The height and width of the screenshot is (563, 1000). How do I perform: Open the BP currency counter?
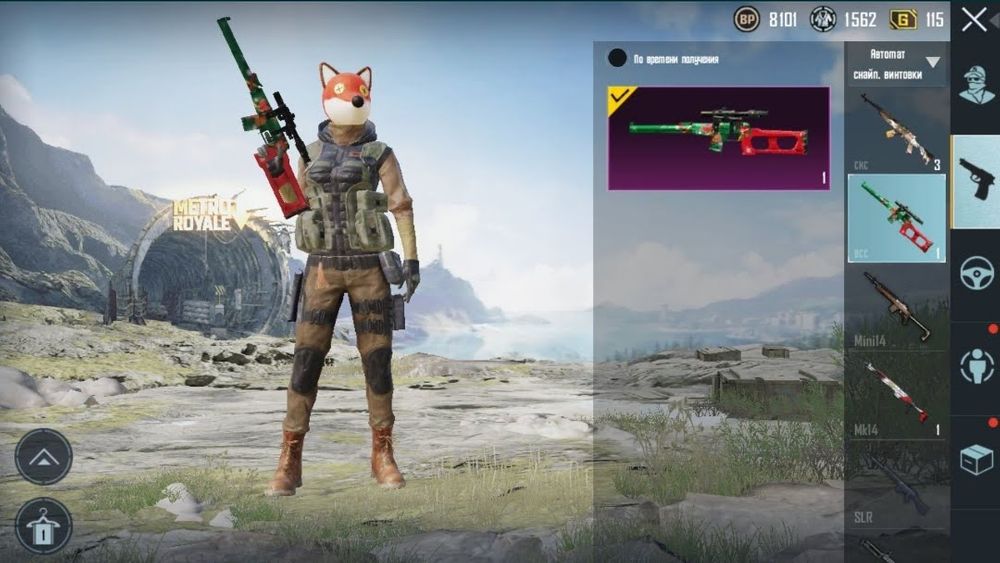pos(765,19)
